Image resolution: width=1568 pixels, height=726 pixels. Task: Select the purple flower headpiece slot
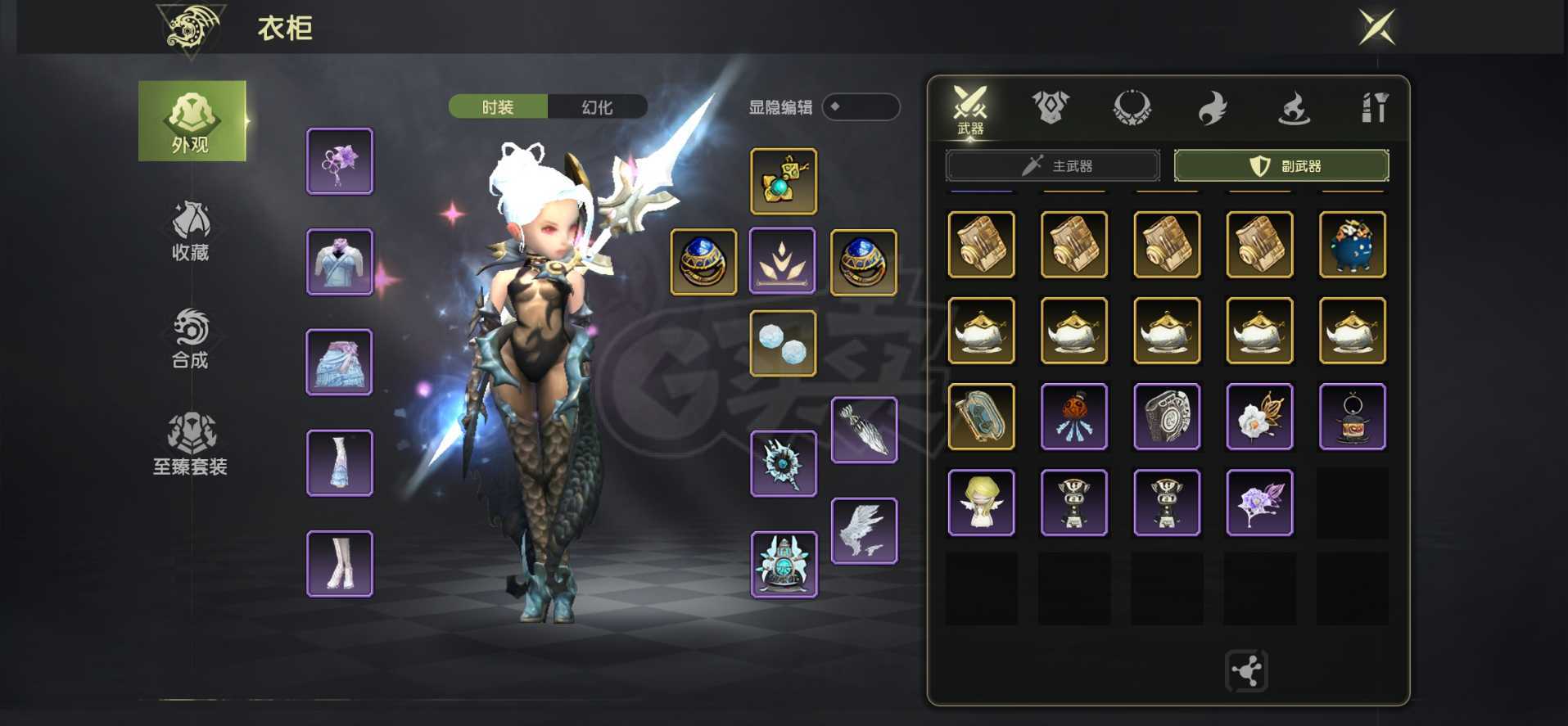pos(340,161)
